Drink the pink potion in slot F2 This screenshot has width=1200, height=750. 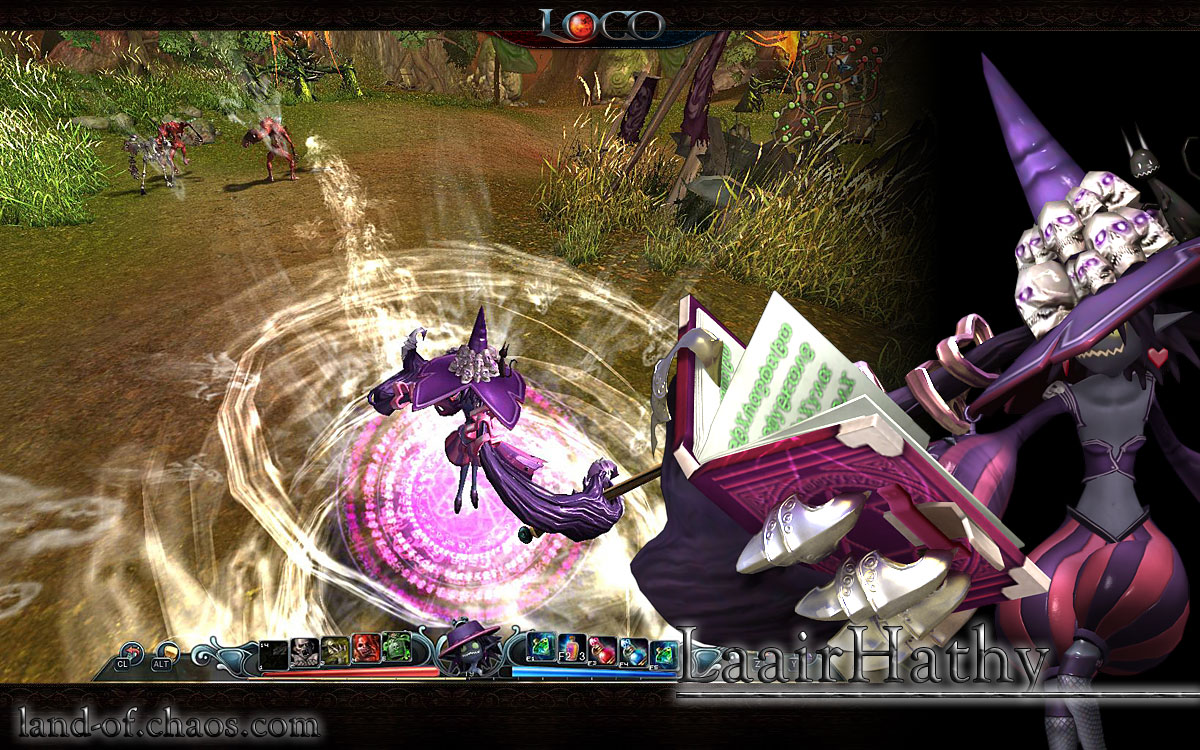pos(573,651)
